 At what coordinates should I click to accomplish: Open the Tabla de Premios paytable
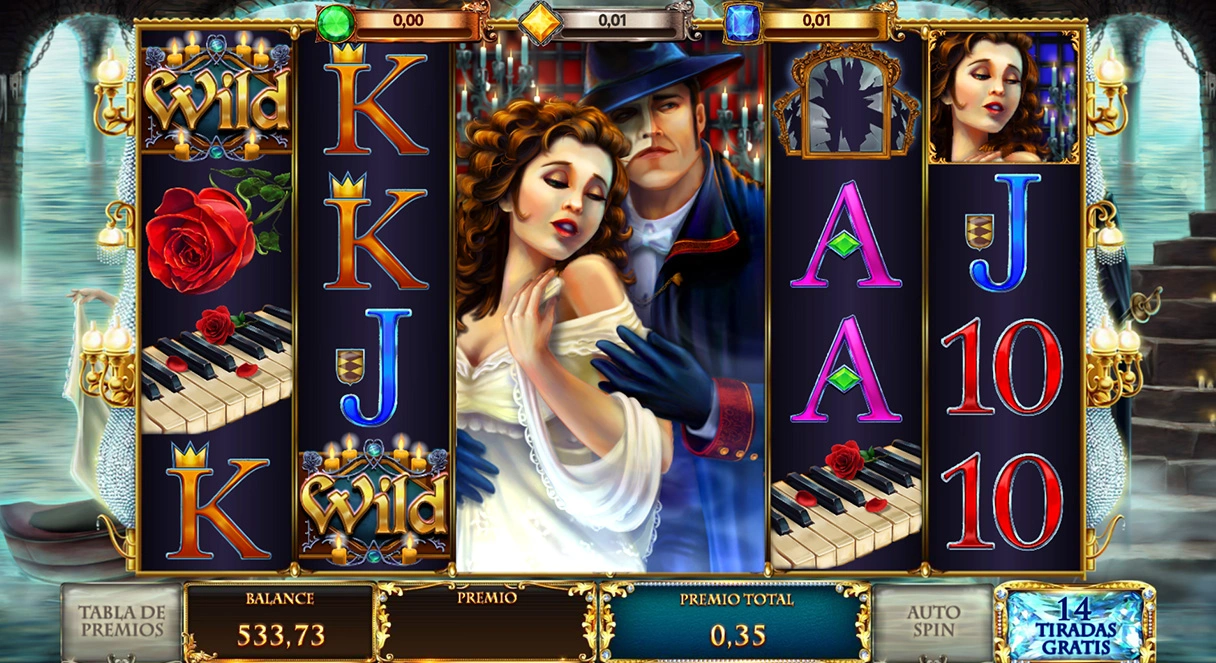pos(121,621)
